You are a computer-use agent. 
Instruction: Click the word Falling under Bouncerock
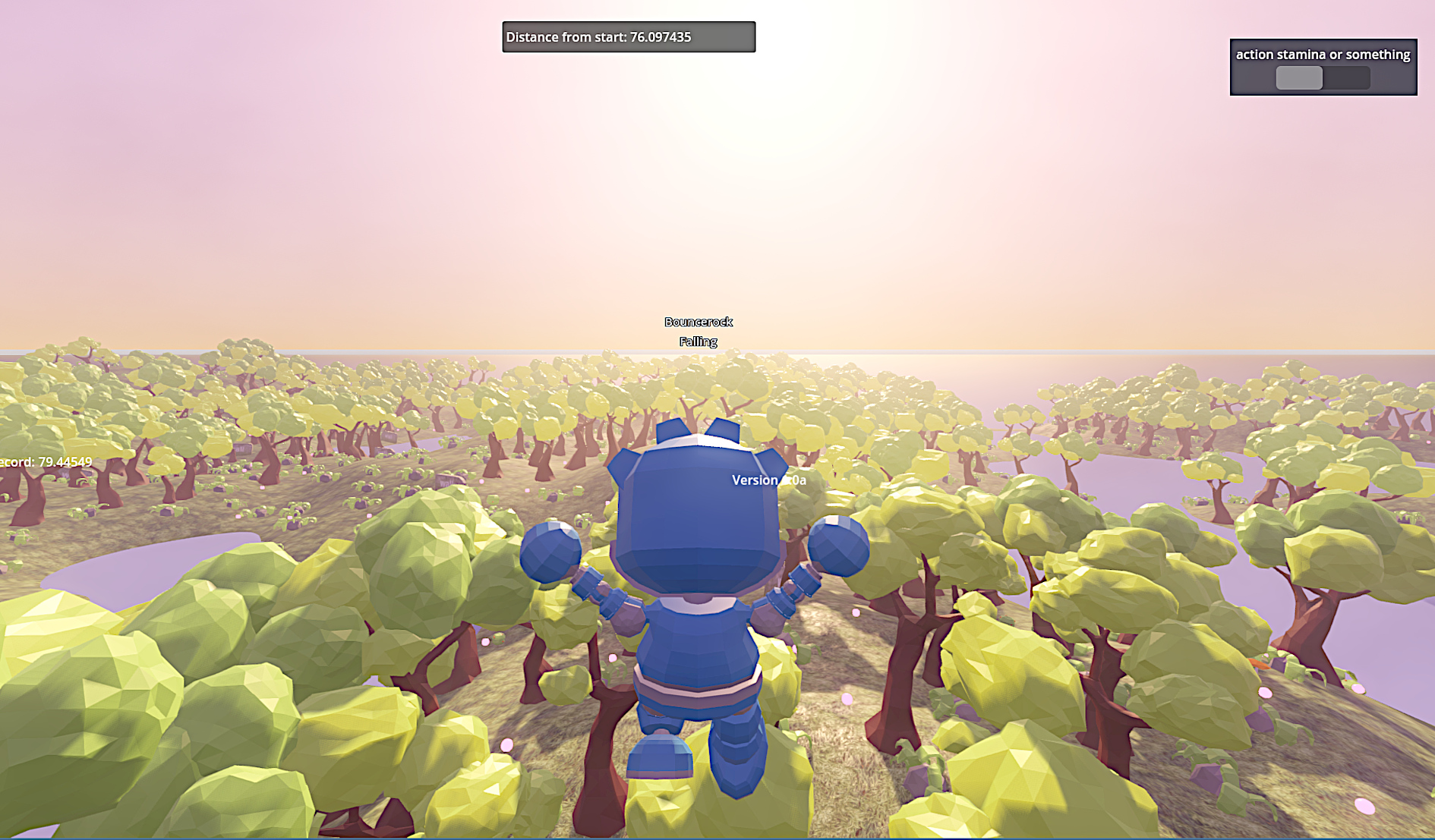click(x=698, y=341)
